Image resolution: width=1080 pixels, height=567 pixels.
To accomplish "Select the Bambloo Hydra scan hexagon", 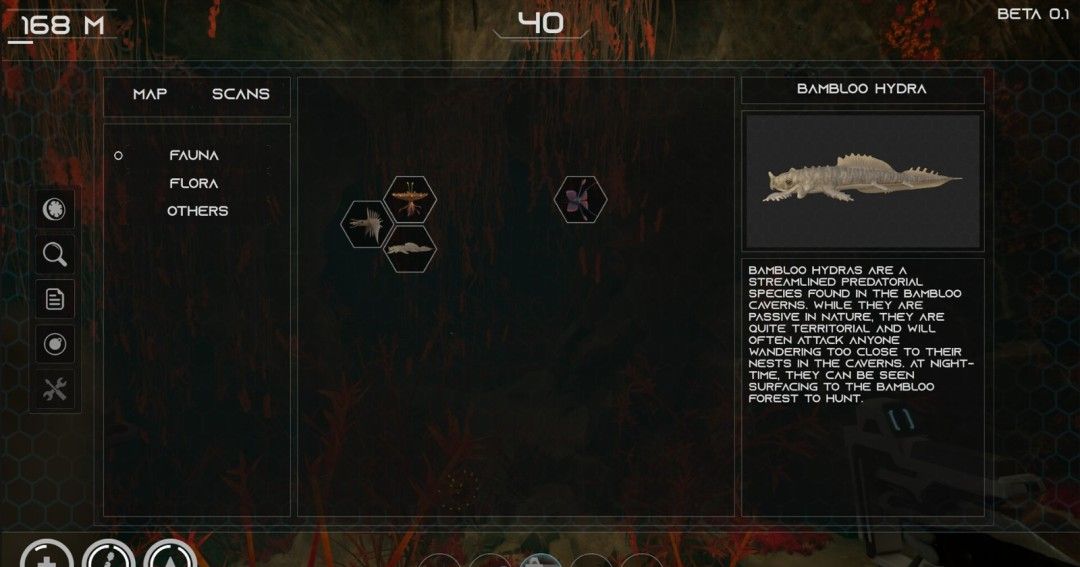I will point(410,247).
